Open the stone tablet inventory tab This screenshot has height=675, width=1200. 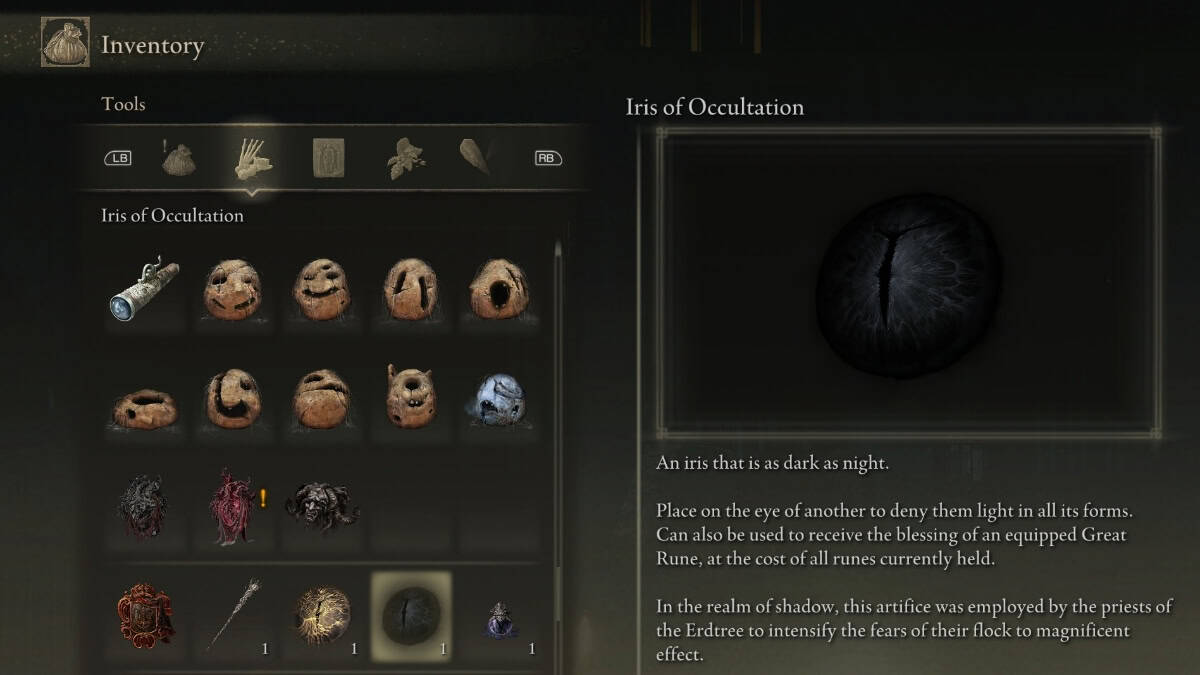point(329,158)
